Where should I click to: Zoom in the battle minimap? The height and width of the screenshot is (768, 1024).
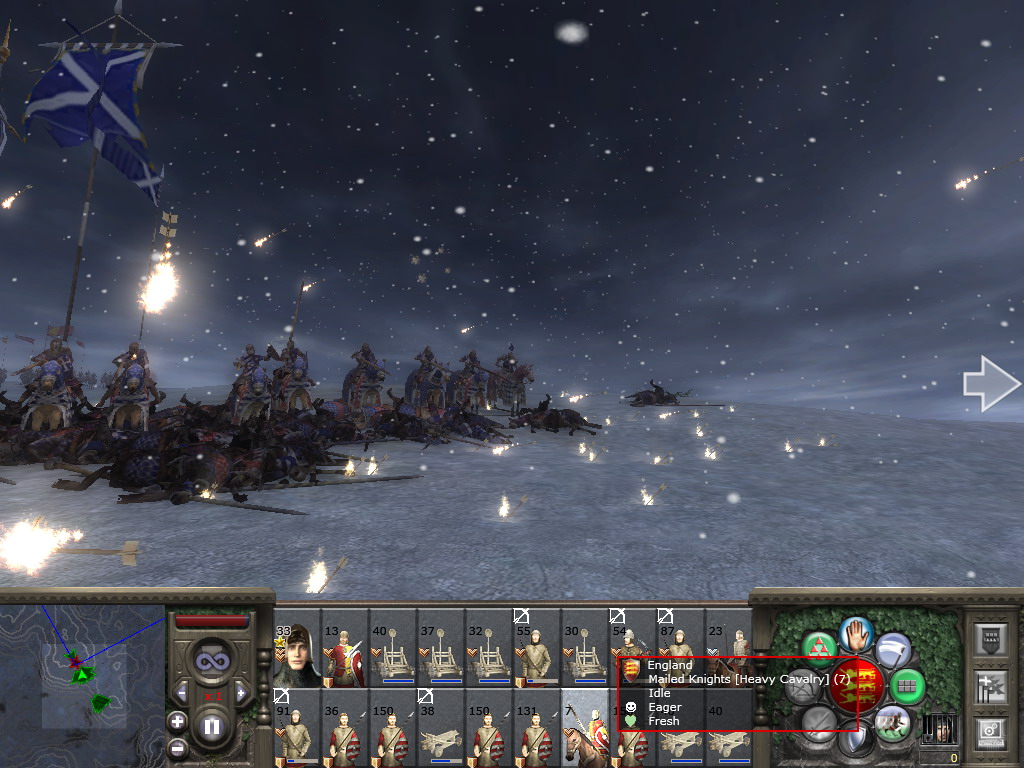(x=177, y=721)
